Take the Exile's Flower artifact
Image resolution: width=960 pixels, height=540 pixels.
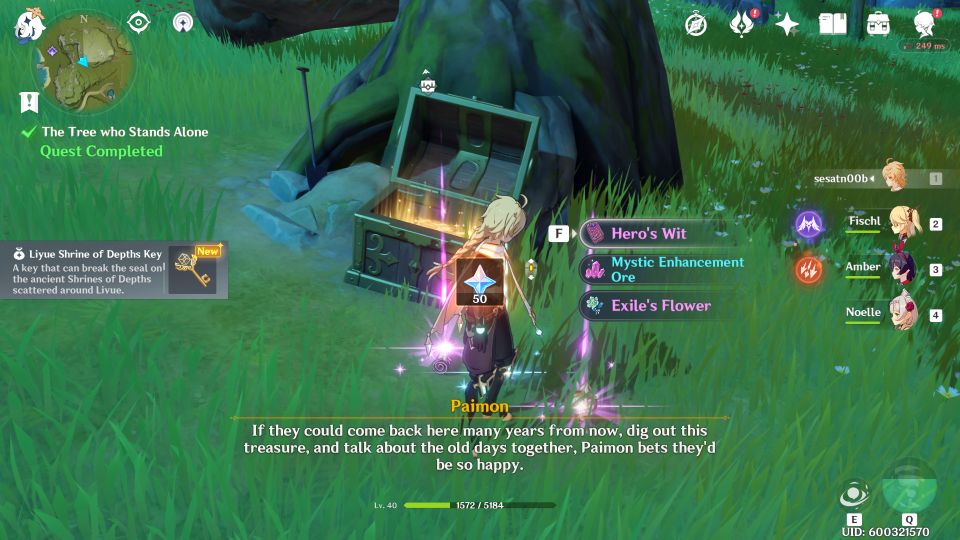[x=660, y=305]
